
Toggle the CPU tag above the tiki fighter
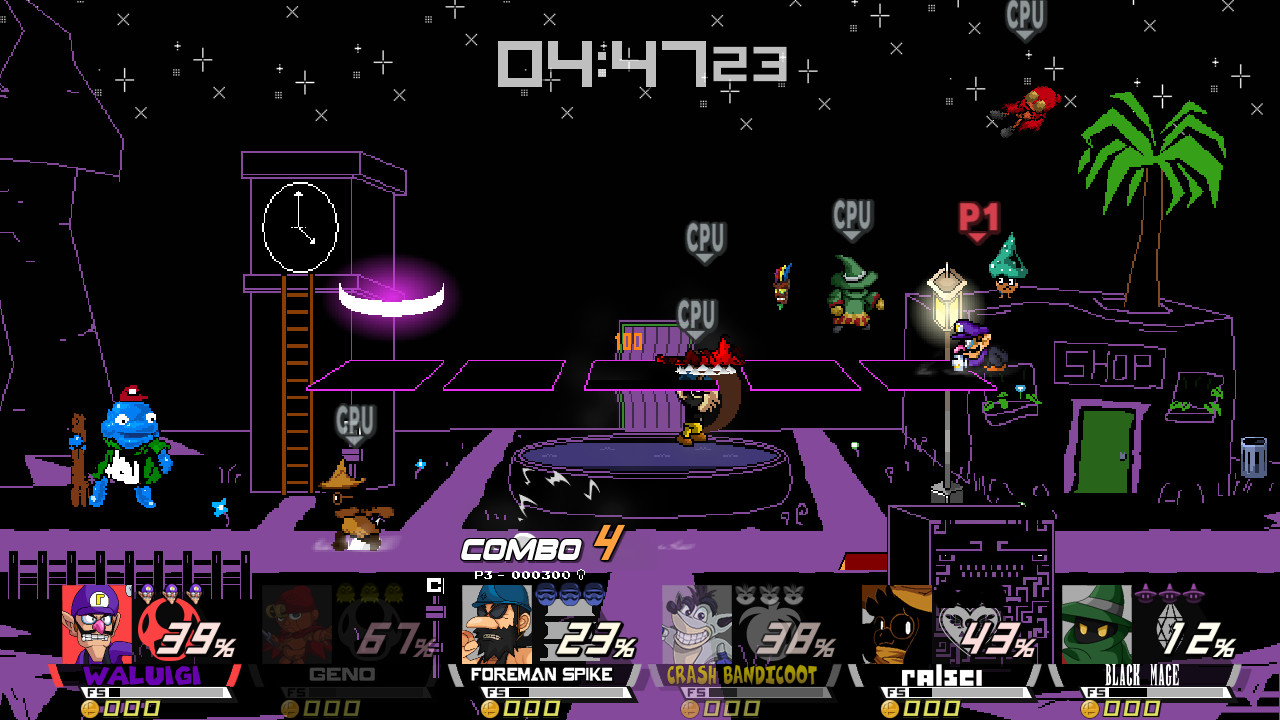706,240
